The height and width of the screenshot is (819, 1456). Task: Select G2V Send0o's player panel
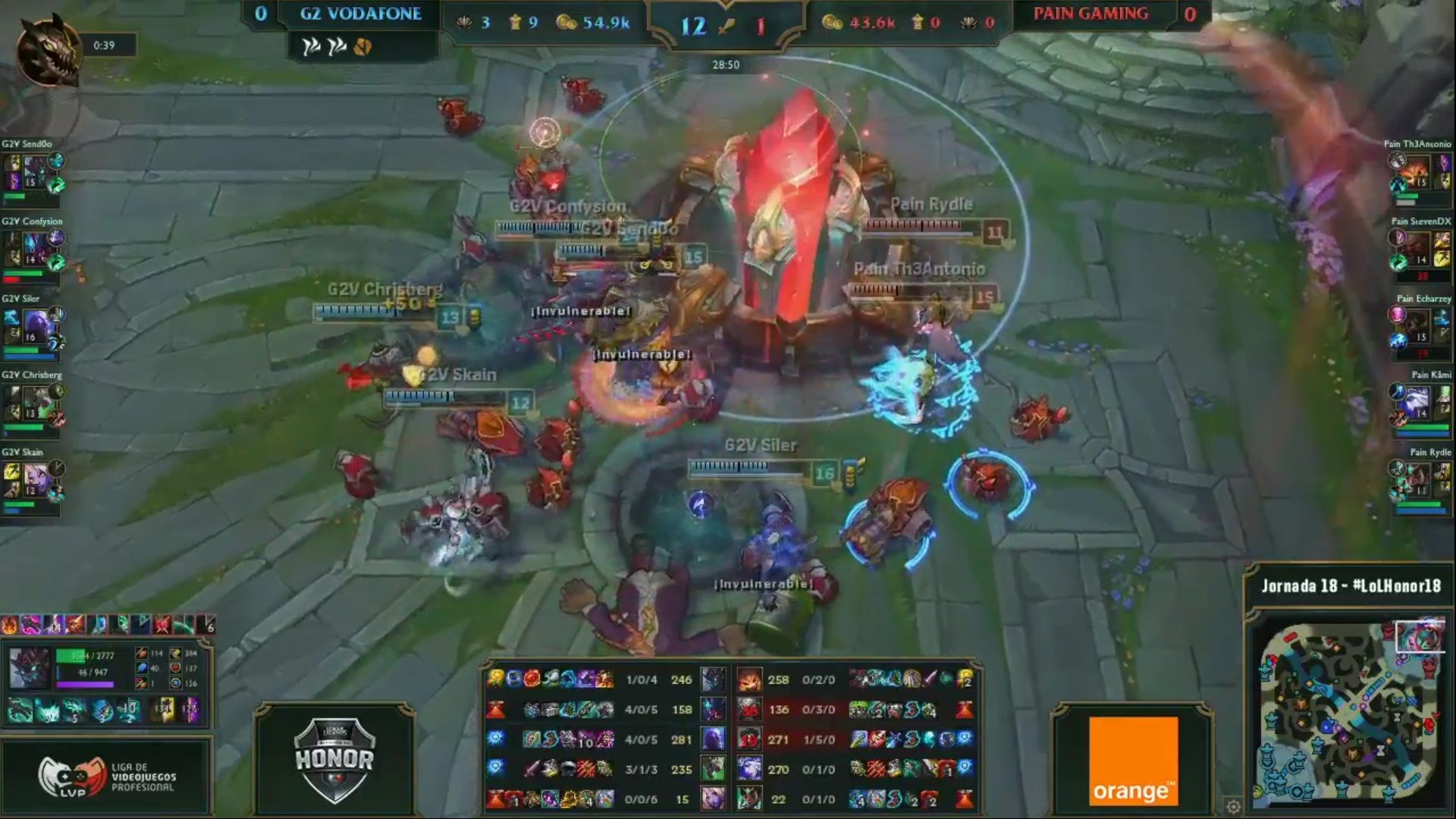pyautogui.click(x=33, y=173)
